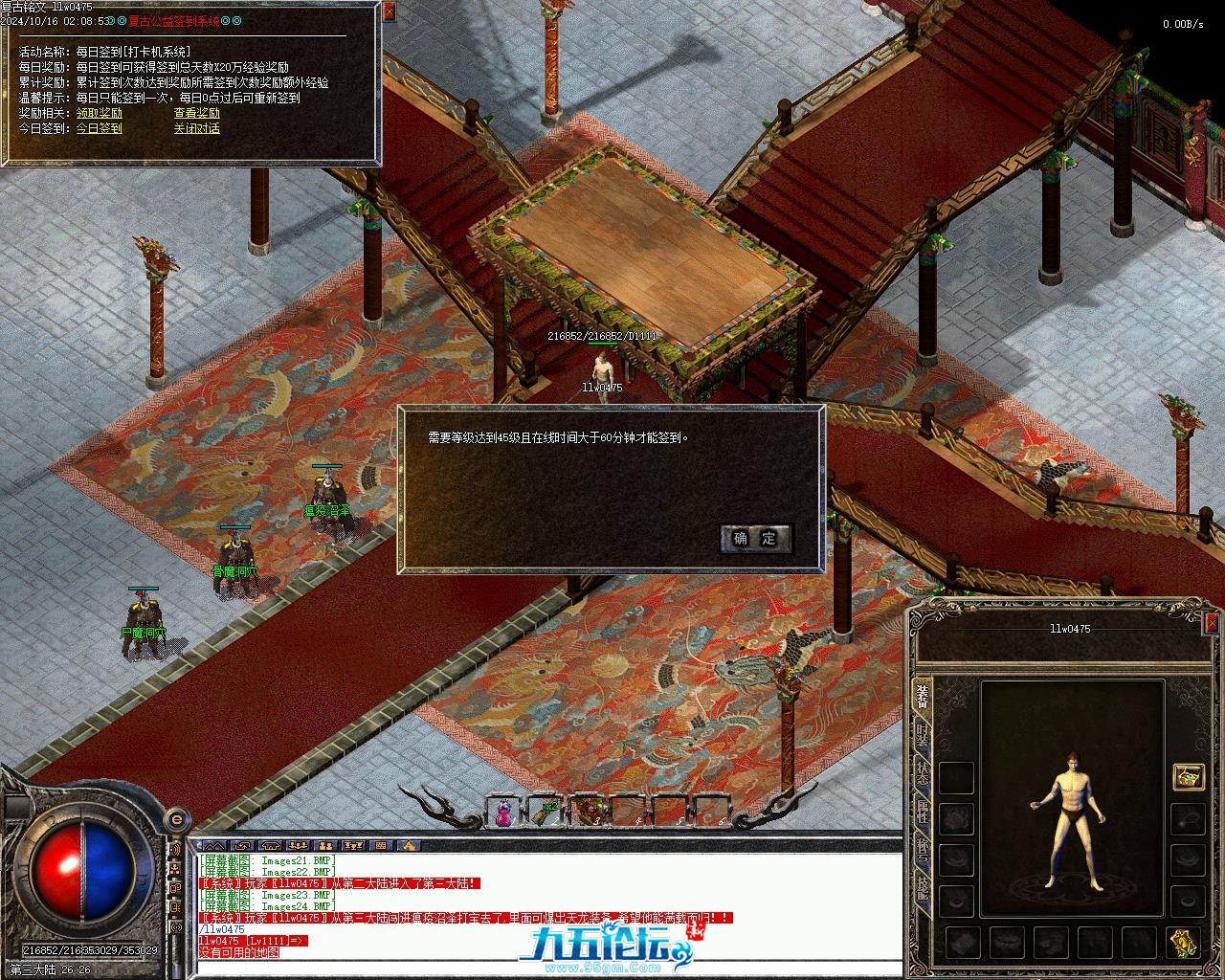Select the 关闭对话 close dialogue link
The image size is (1225, 980).
pos(196,128)
